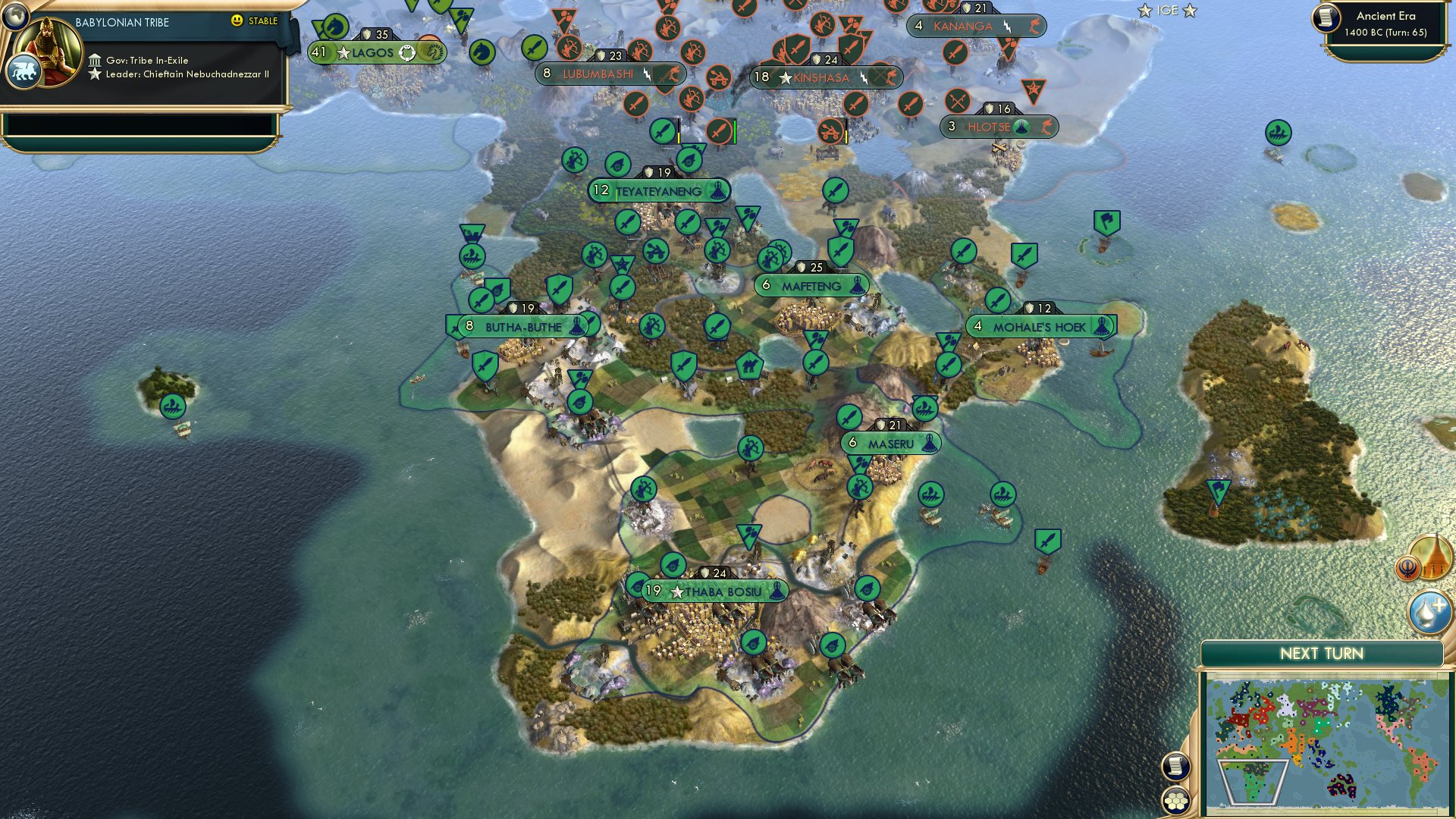Toggle the second IGE star at top center
The image size is (1456, 819).
pos(1189,11)
